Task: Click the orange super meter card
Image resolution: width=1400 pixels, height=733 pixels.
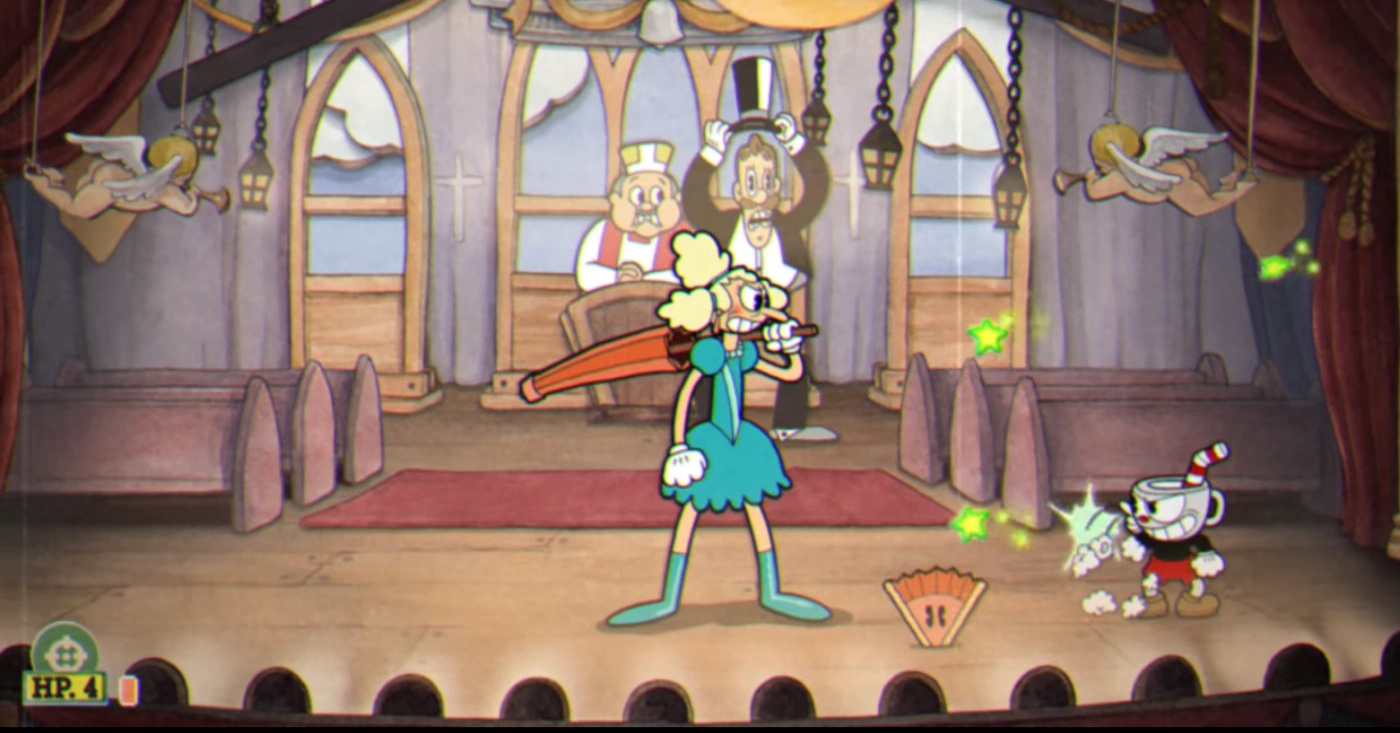Action: click(x=126, y=690)
